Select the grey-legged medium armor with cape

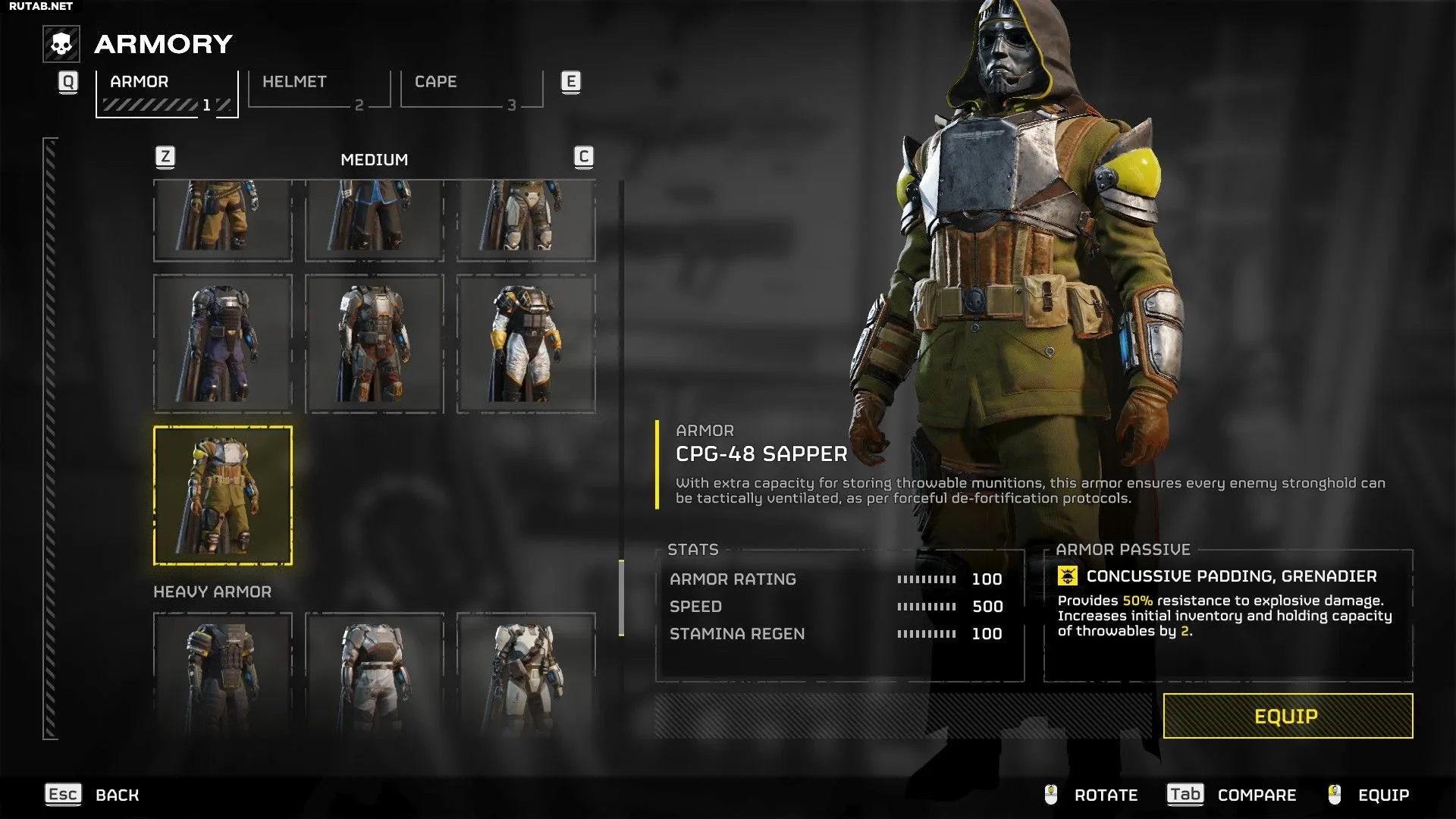coord(526,220)
